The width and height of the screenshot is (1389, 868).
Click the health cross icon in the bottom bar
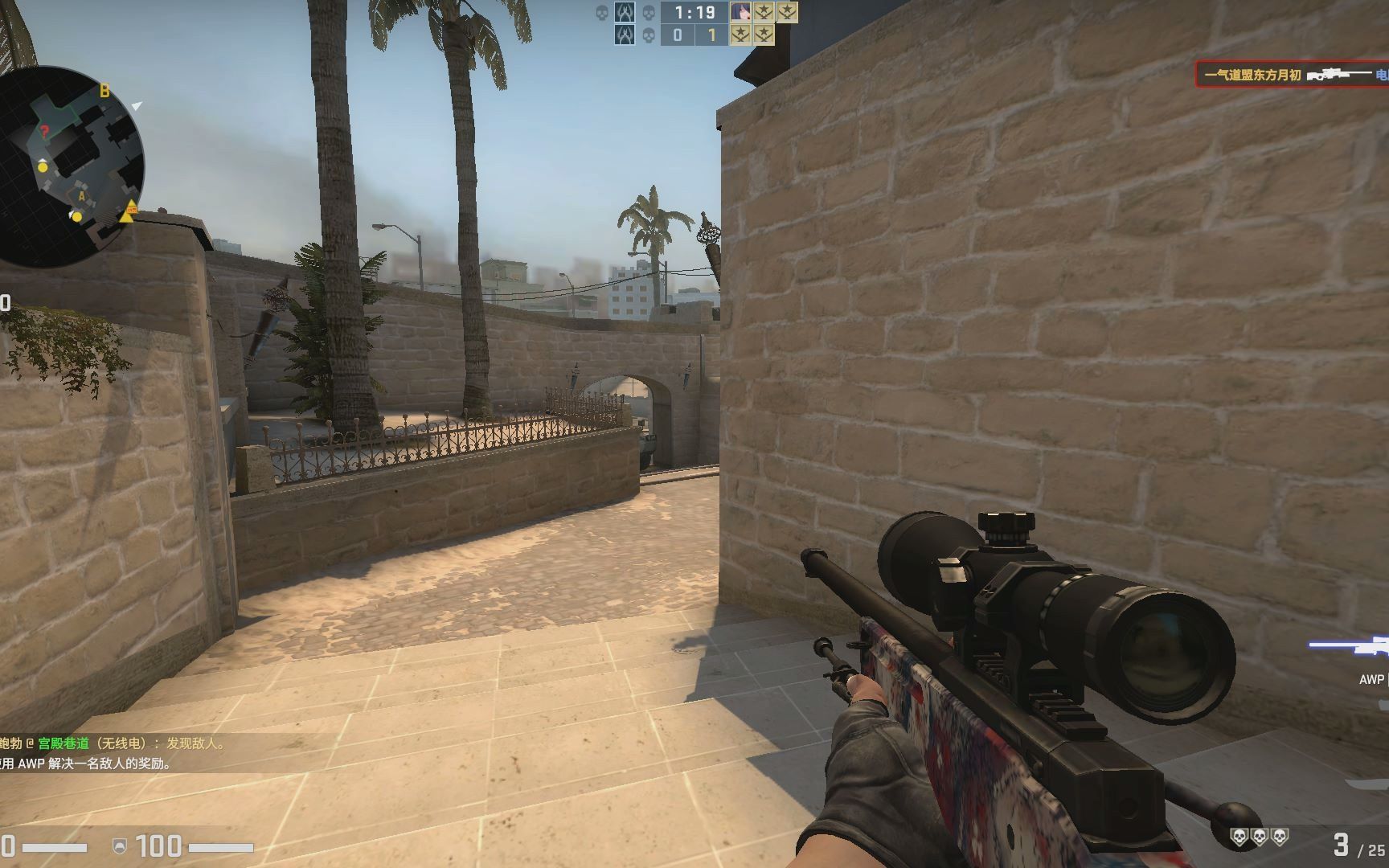click(119, 845)
